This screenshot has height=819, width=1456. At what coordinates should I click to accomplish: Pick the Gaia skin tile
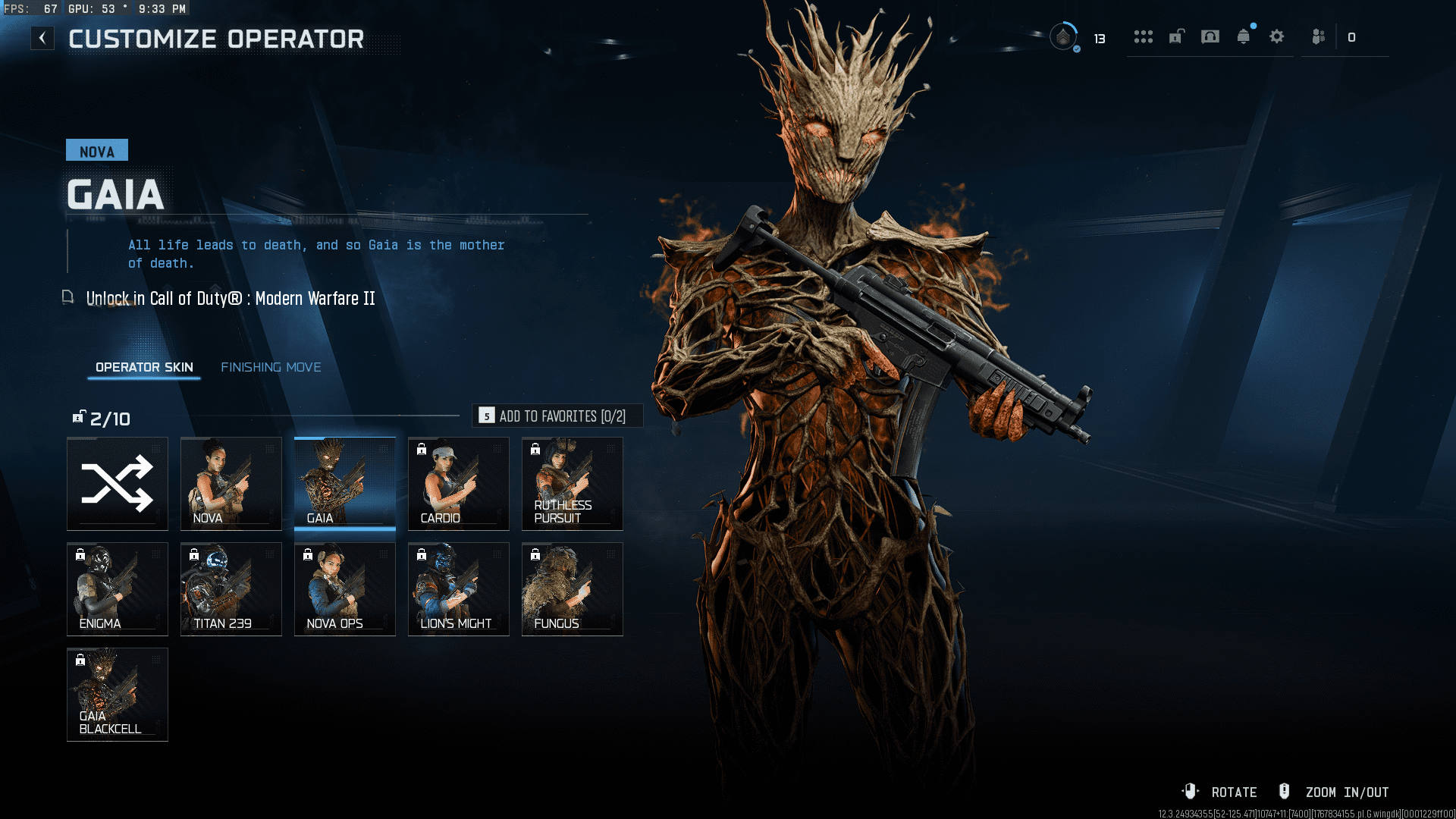(345, 483)
